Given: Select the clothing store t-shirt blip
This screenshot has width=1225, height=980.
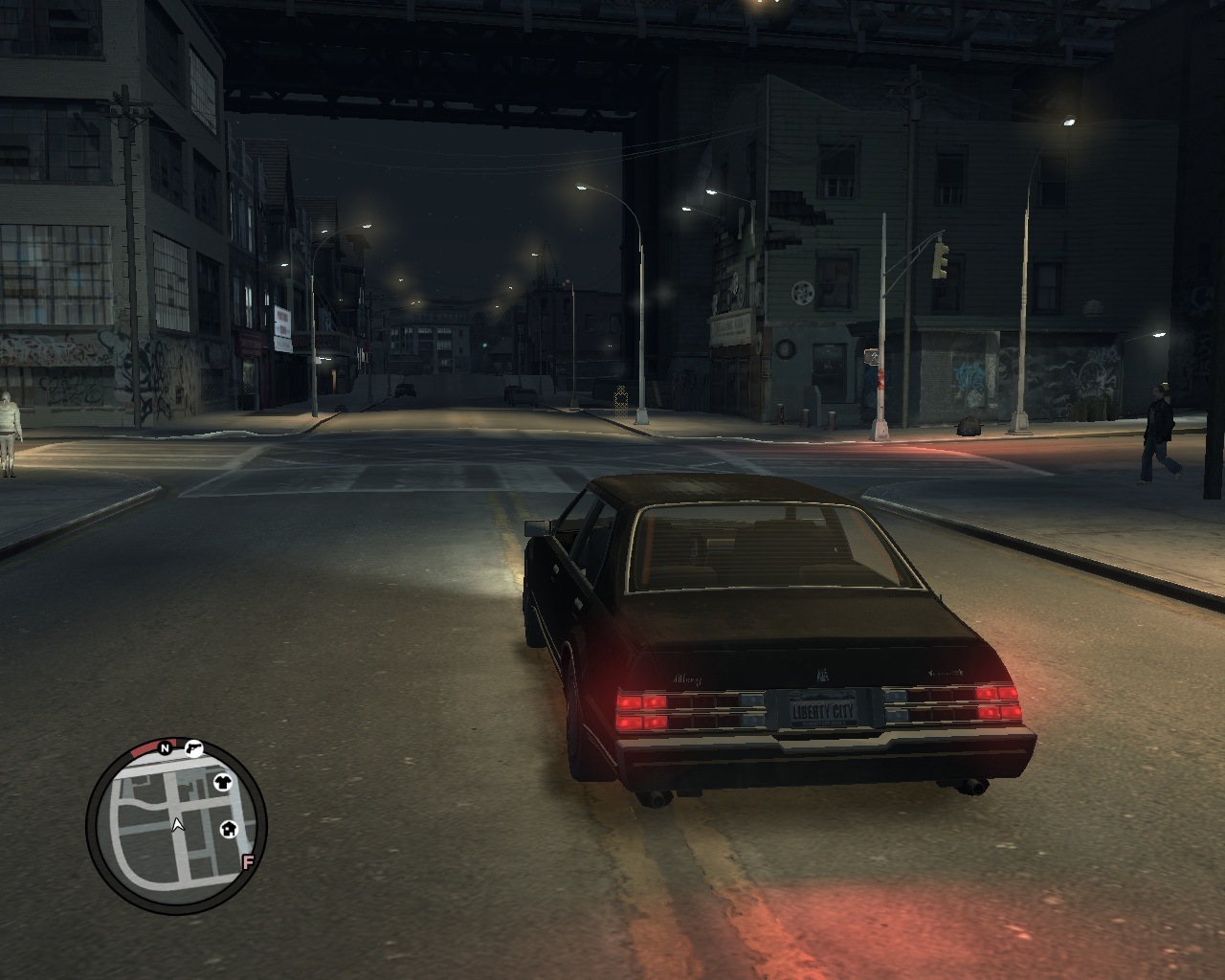Looking at the screenshot, I should (x=223, y=782).
